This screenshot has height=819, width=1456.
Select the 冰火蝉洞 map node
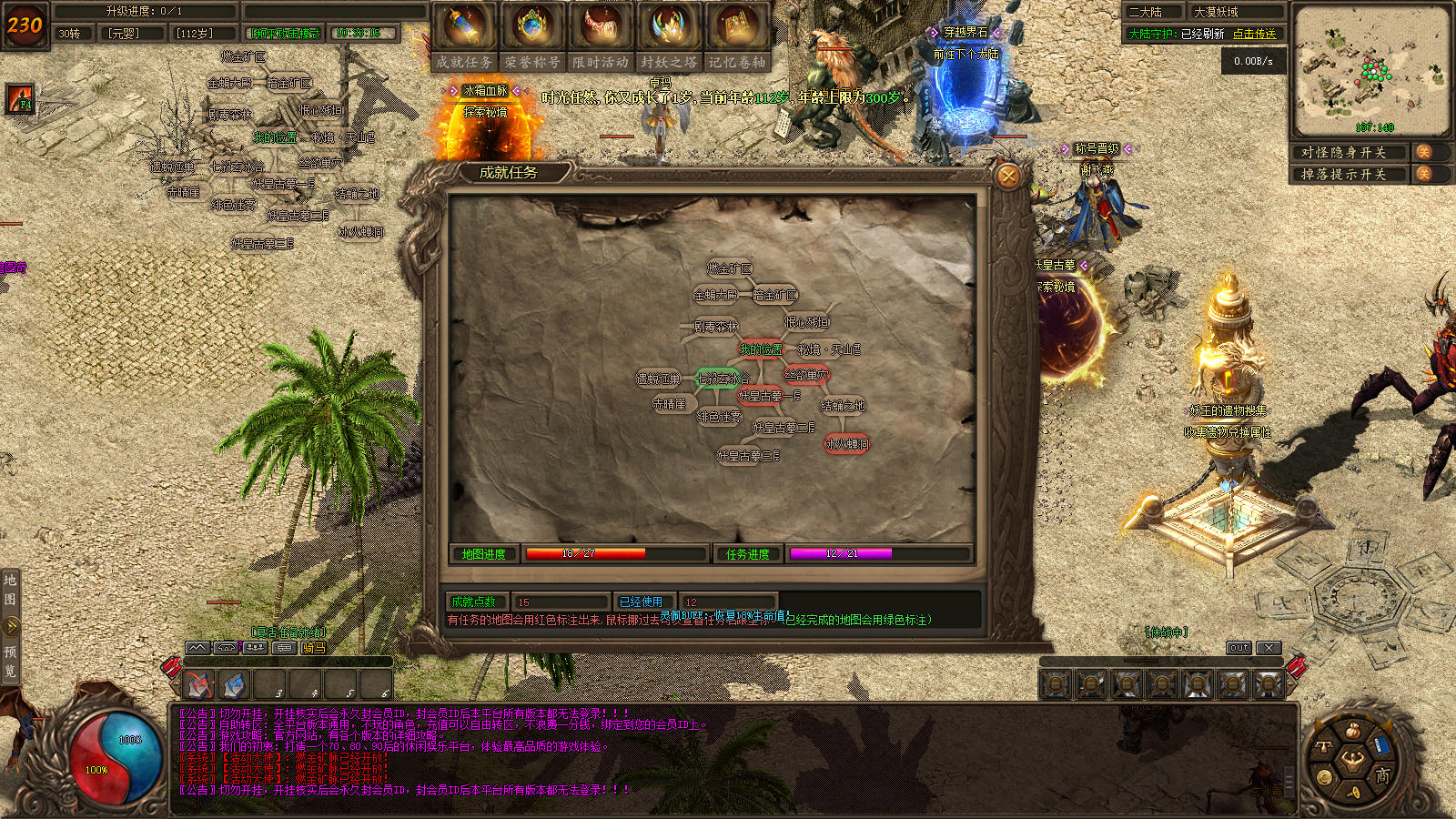coord(846,444)
